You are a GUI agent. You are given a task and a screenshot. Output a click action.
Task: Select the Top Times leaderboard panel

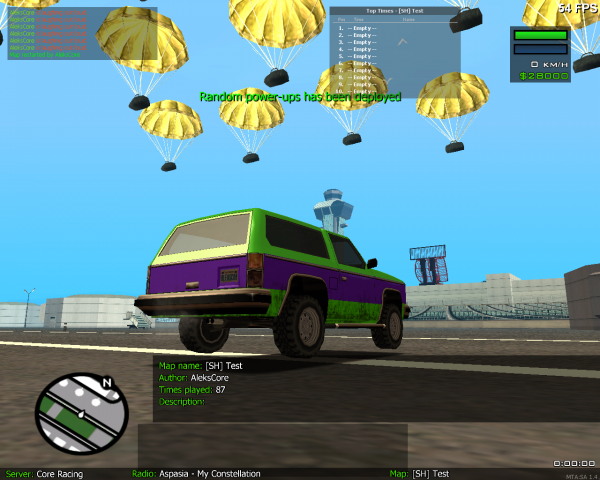click(395, 52)
